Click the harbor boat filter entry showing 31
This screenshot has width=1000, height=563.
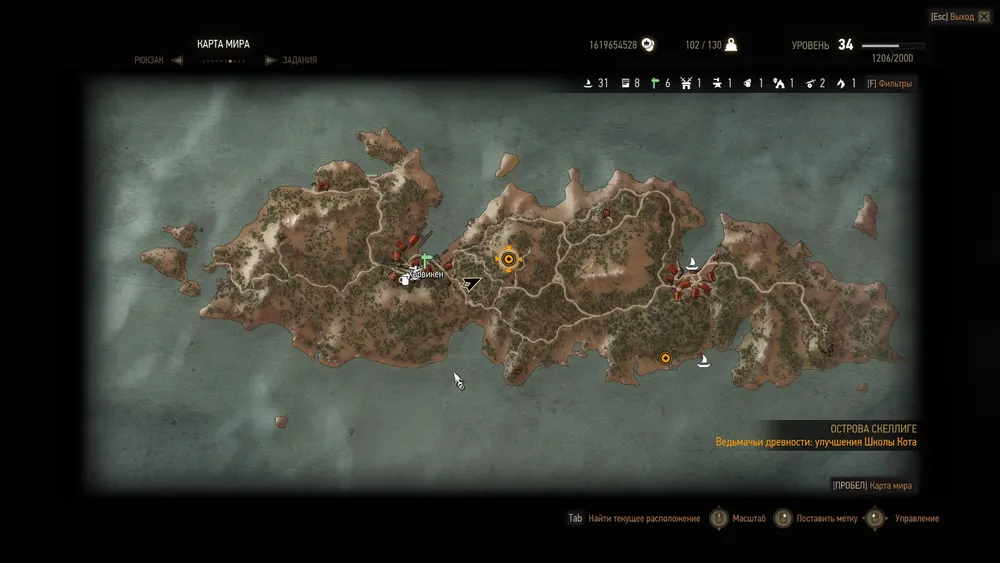click(596, 84)
